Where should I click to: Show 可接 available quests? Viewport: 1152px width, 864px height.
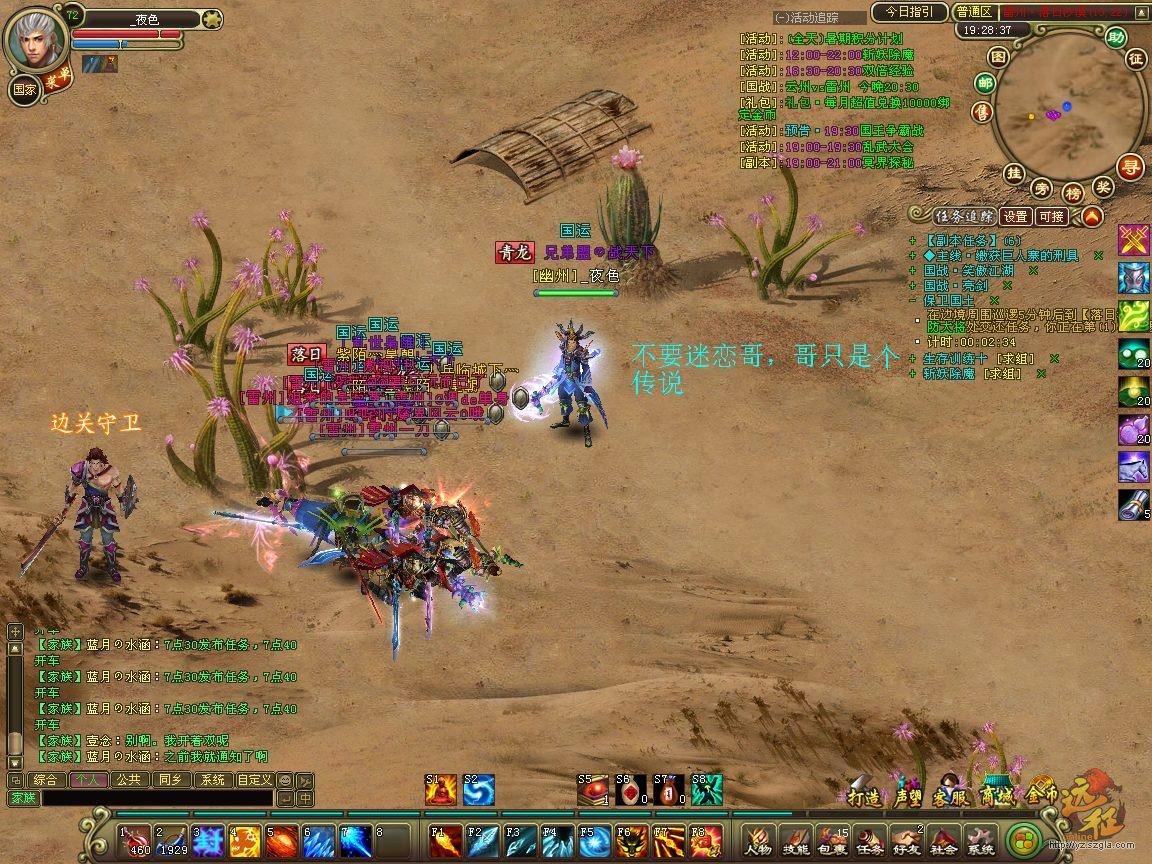pyautogui.click(x=1051, y=216)
